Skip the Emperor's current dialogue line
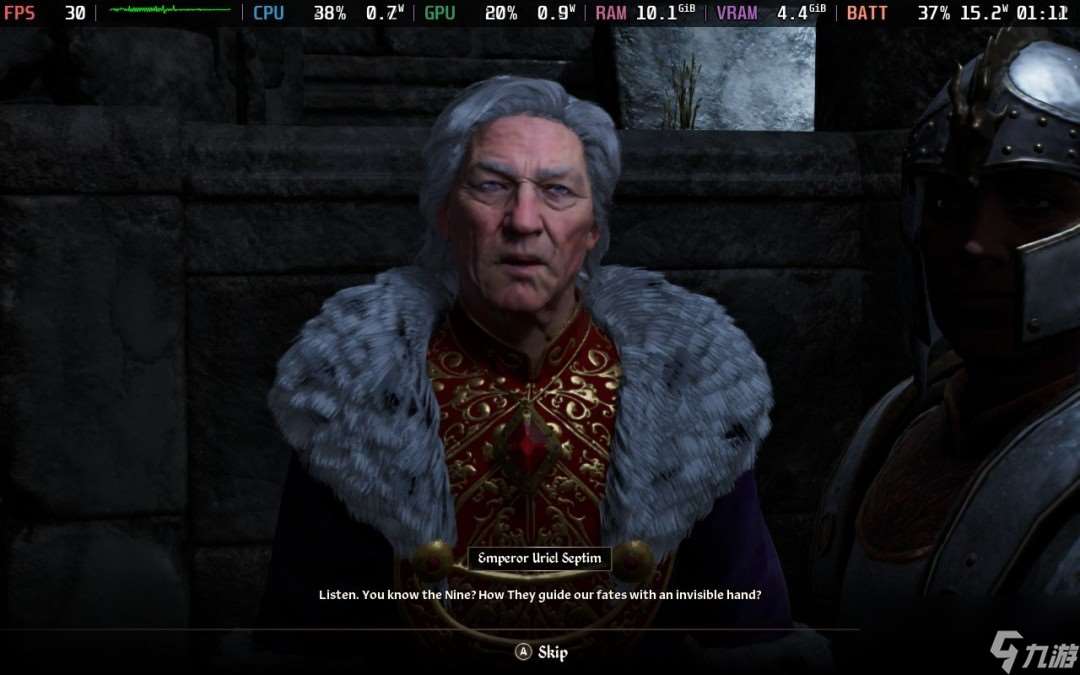Screen dimensions: 1080x675 [541, 652]
